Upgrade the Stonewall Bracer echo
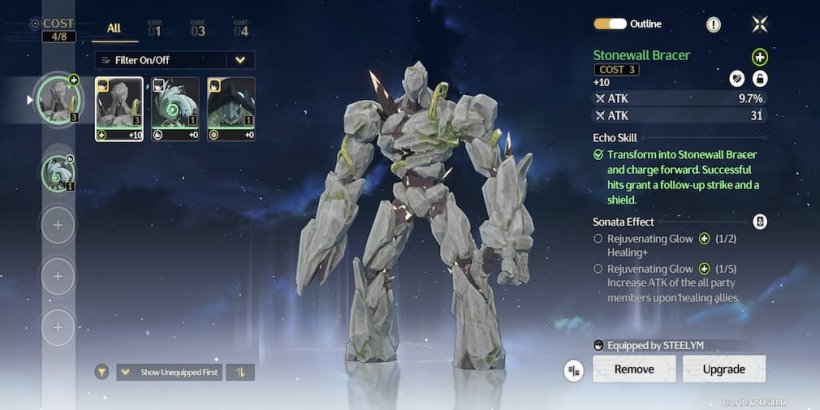This screenshot has height=410, width=820. click(724, 369)
